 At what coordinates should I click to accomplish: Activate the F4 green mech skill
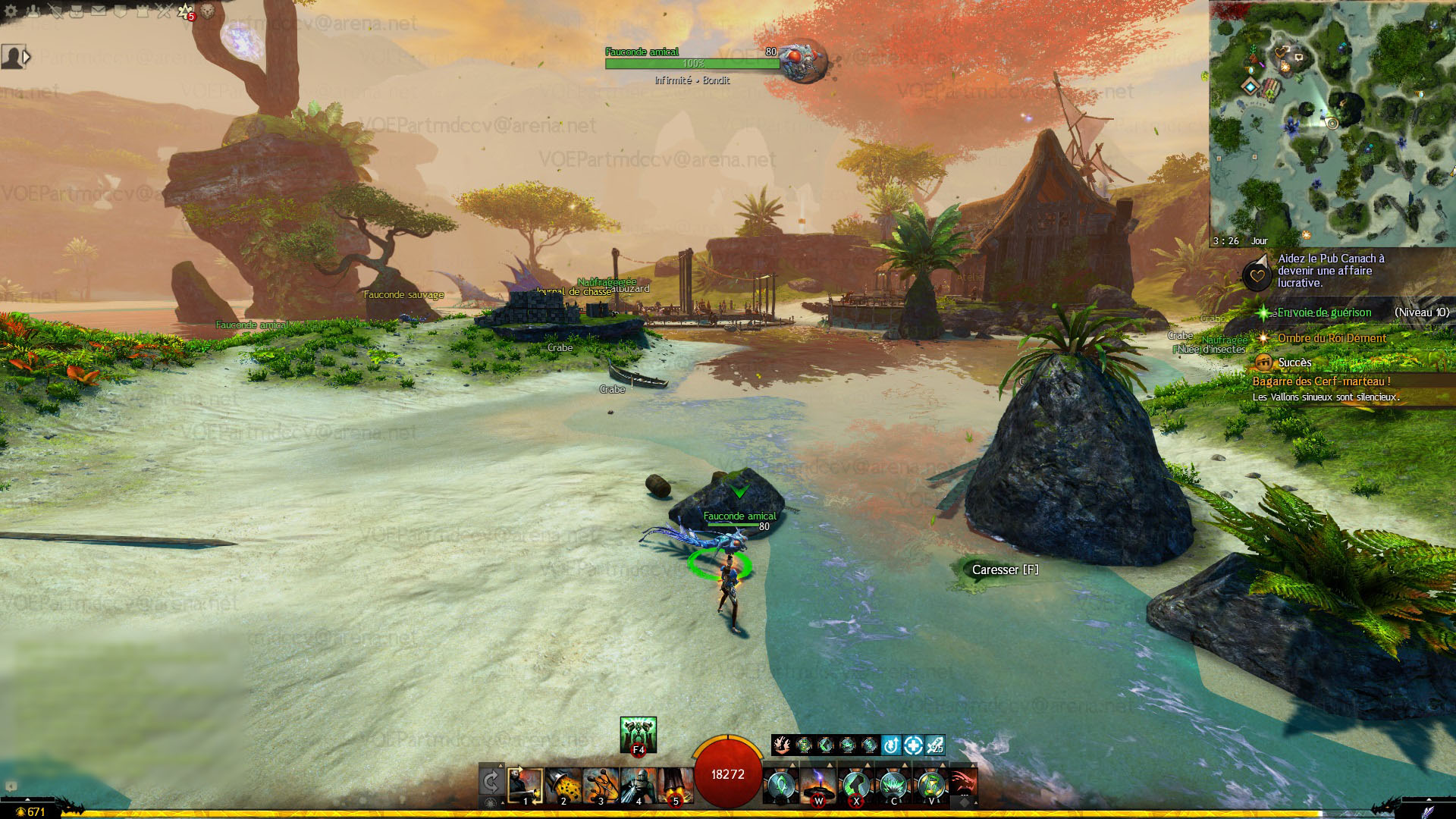click(638, 735)
